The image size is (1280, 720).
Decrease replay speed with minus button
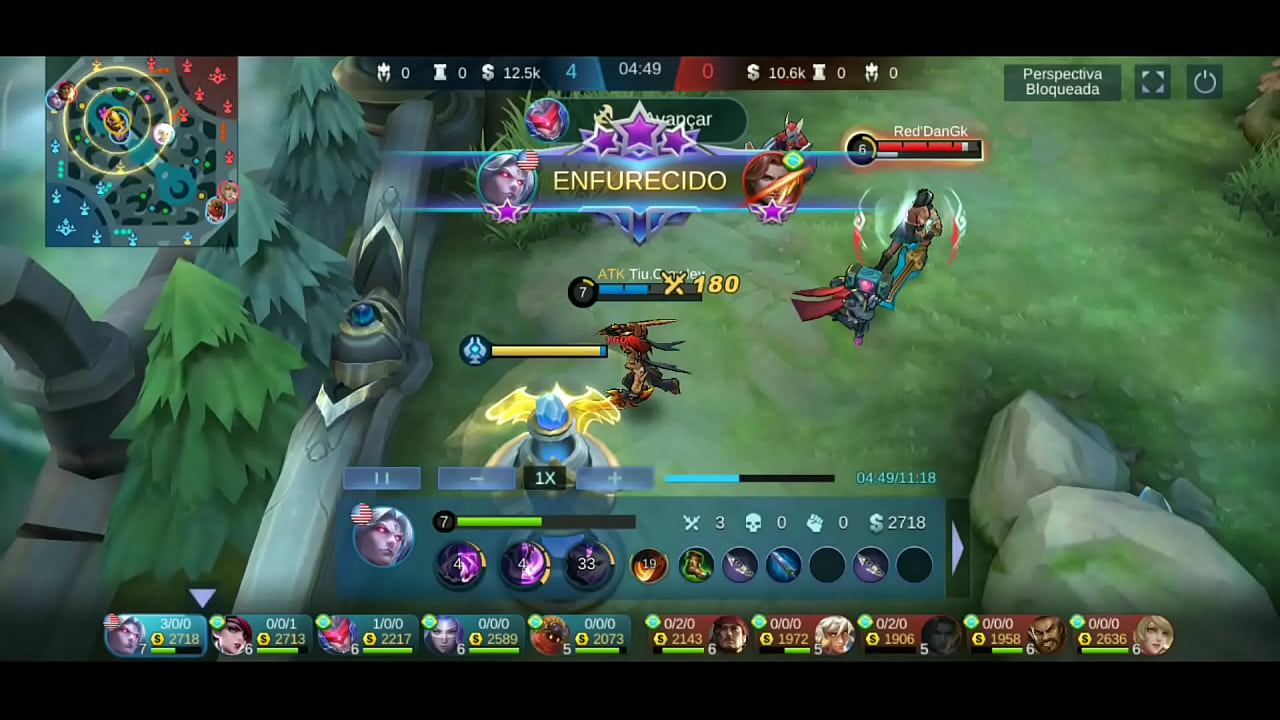[x=476, y=478]
